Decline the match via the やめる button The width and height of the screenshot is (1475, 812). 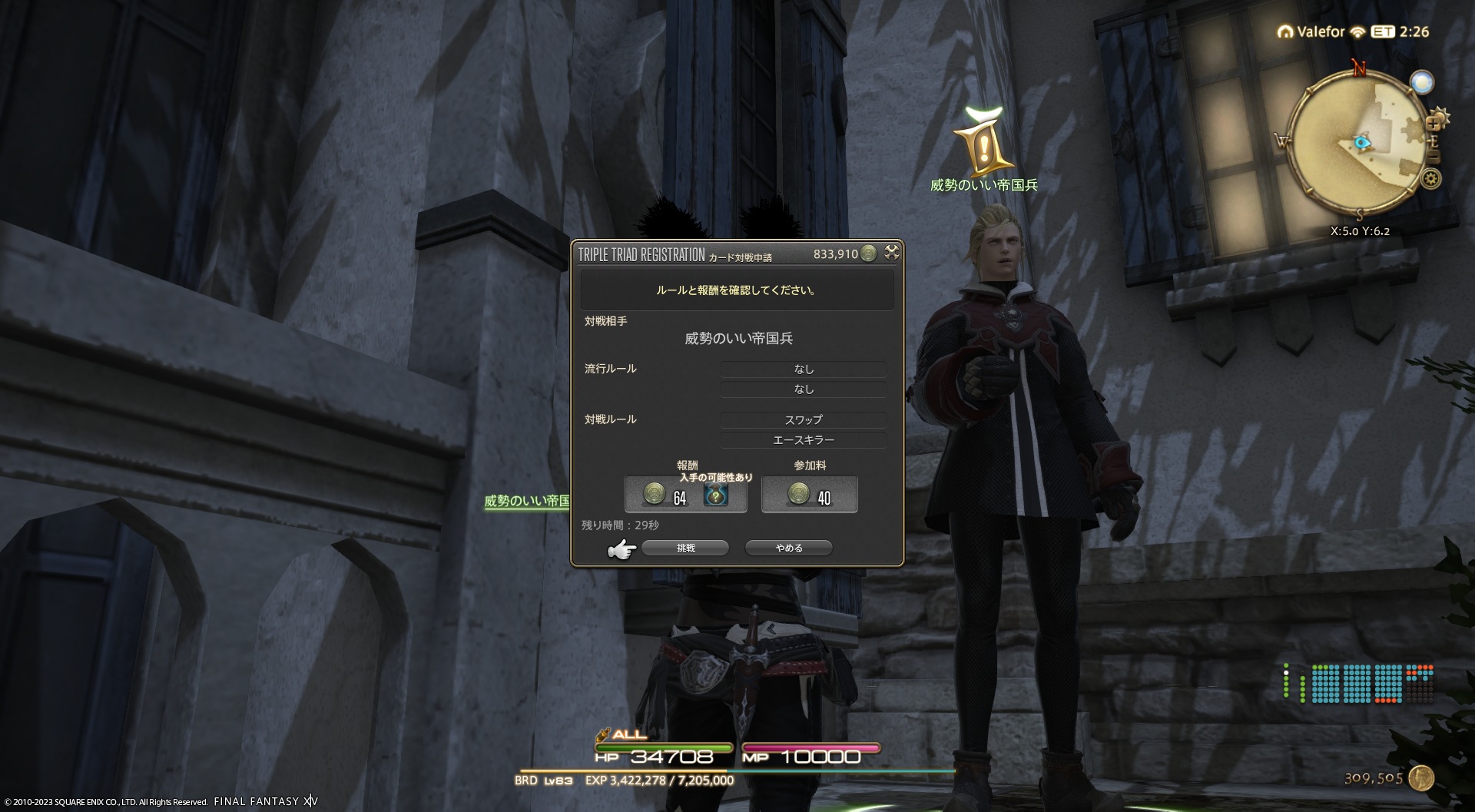tap(788, 548)
